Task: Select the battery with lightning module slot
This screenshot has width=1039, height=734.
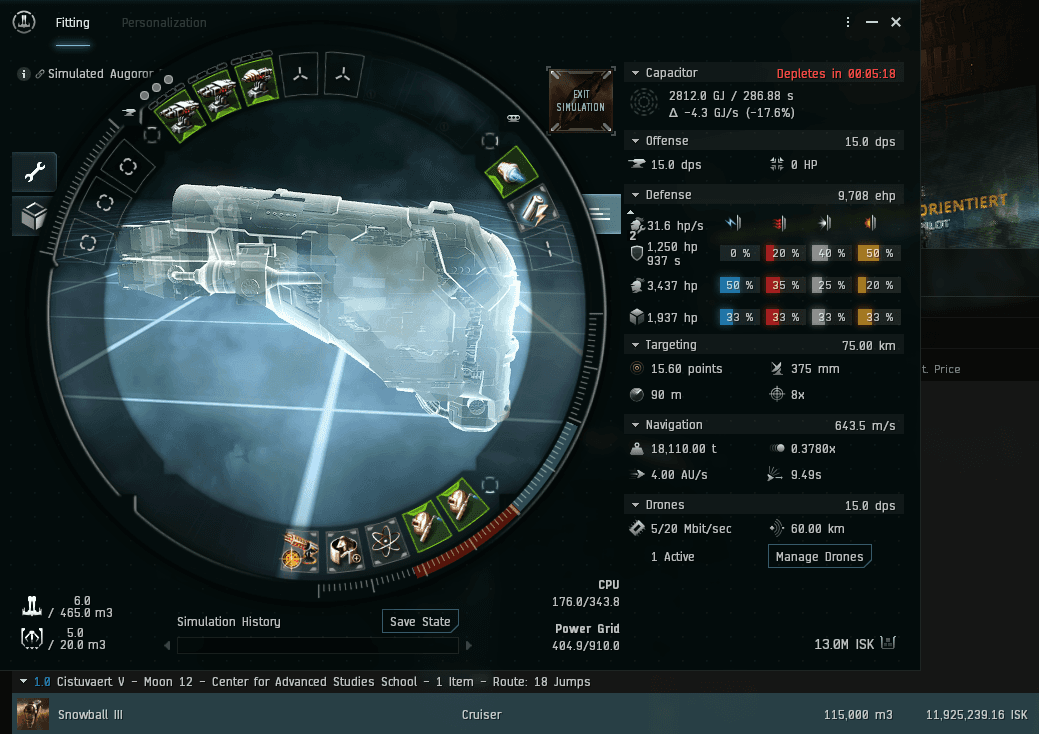Action: click(x=532, y=208)
